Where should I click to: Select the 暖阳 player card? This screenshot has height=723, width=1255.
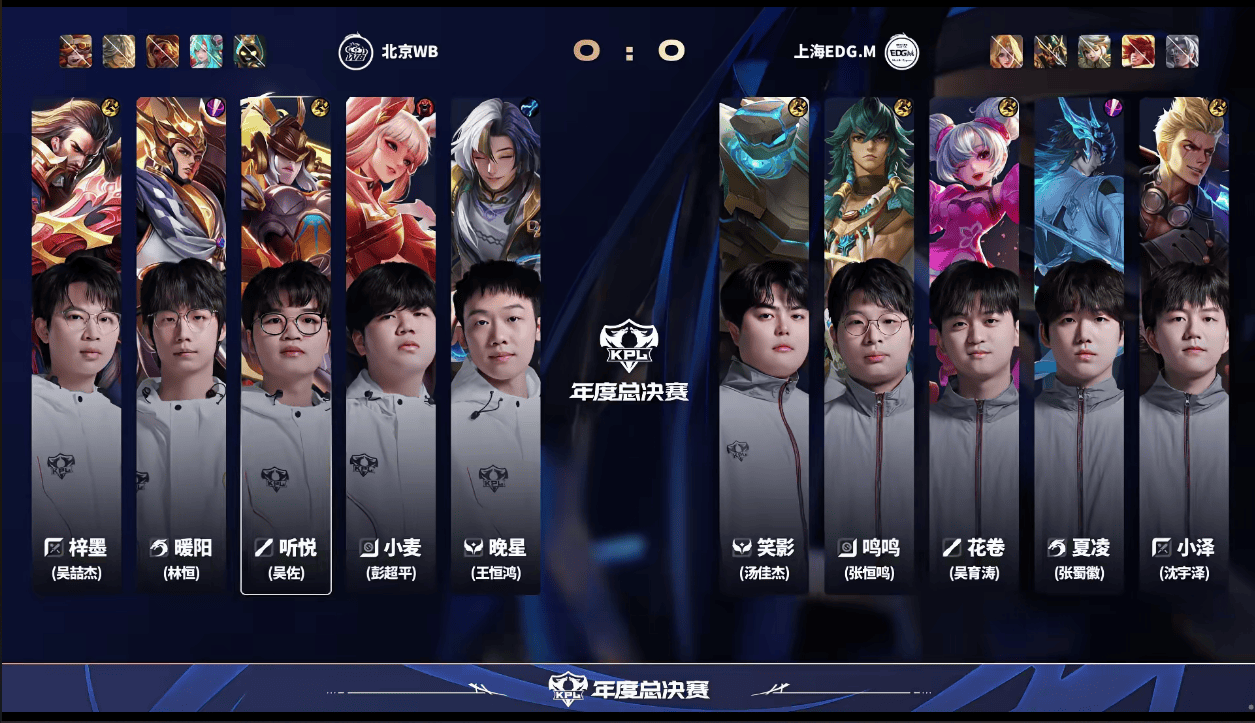181,345
